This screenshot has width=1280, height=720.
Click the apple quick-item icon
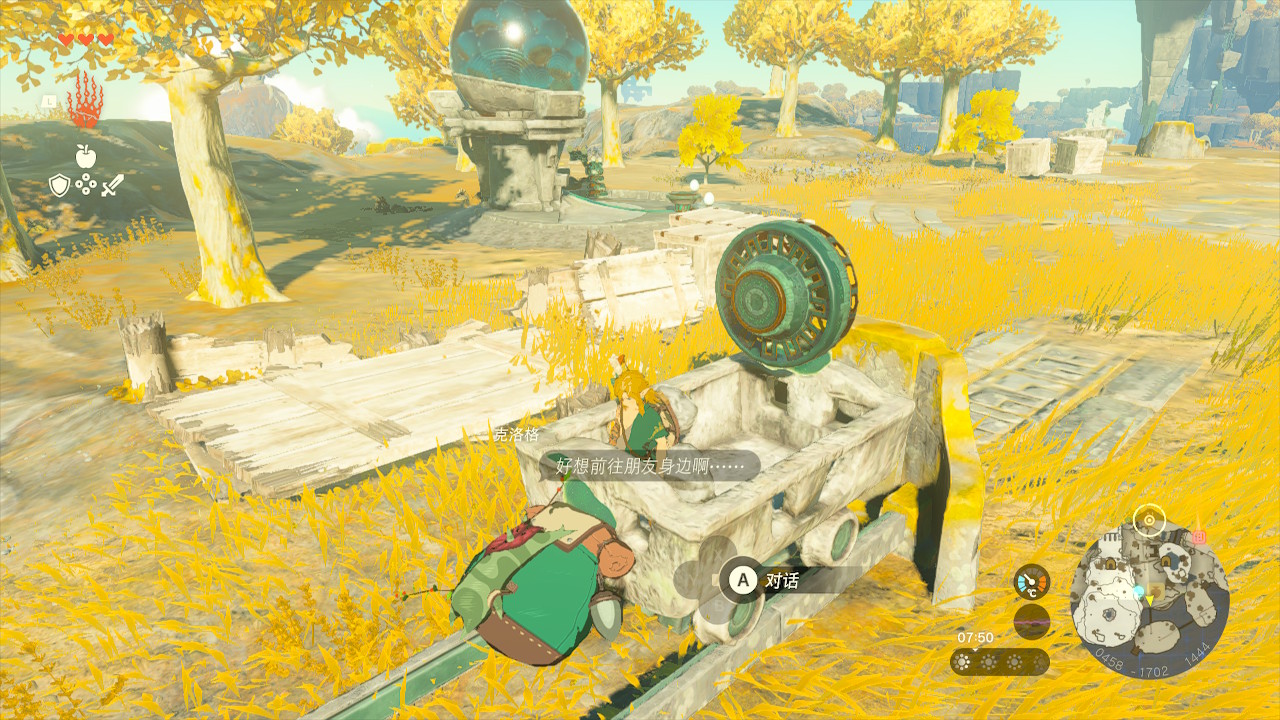[85, 155]
